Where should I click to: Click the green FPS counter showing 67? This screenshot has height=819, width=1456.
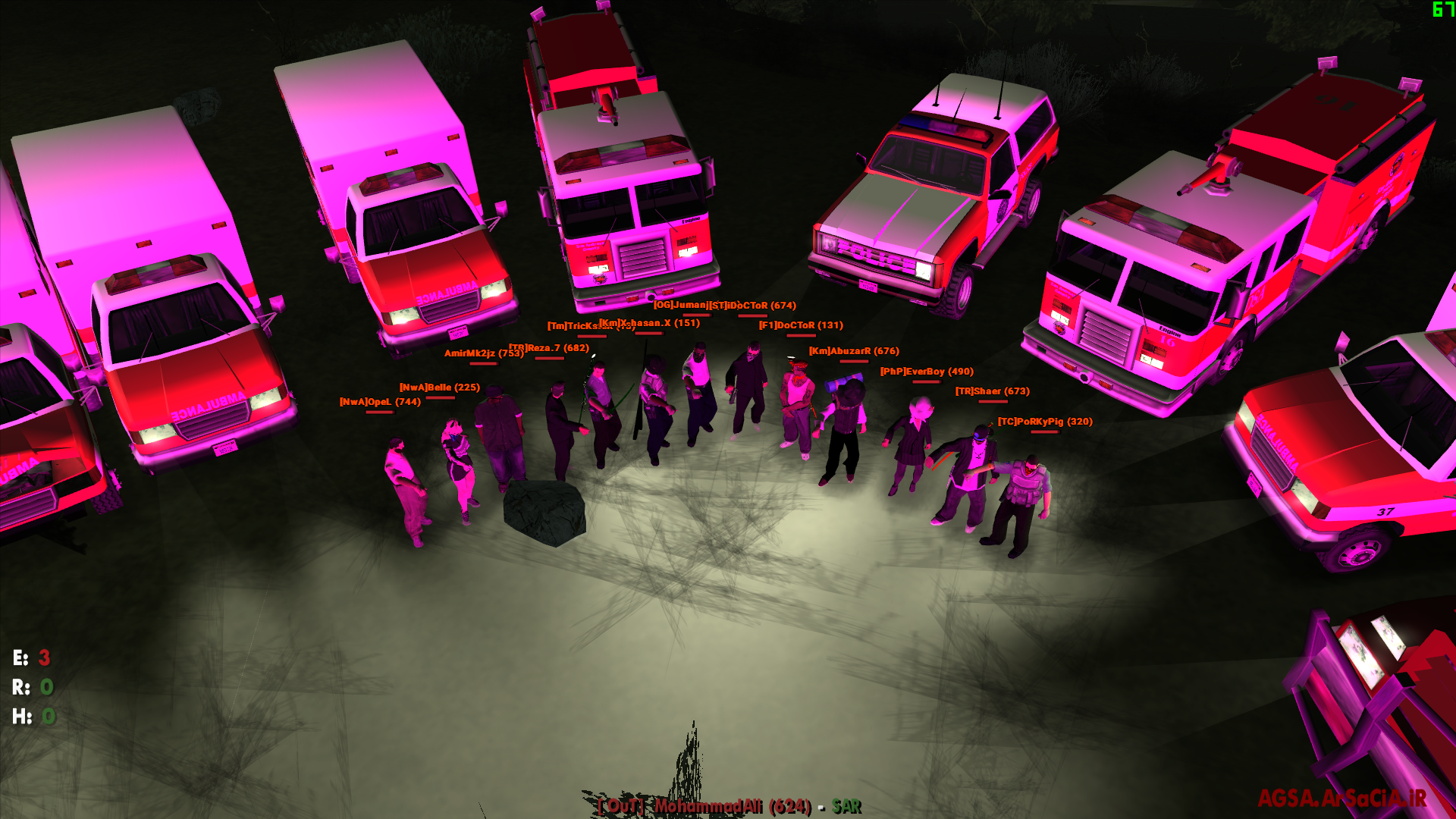tap(1443, 11)
